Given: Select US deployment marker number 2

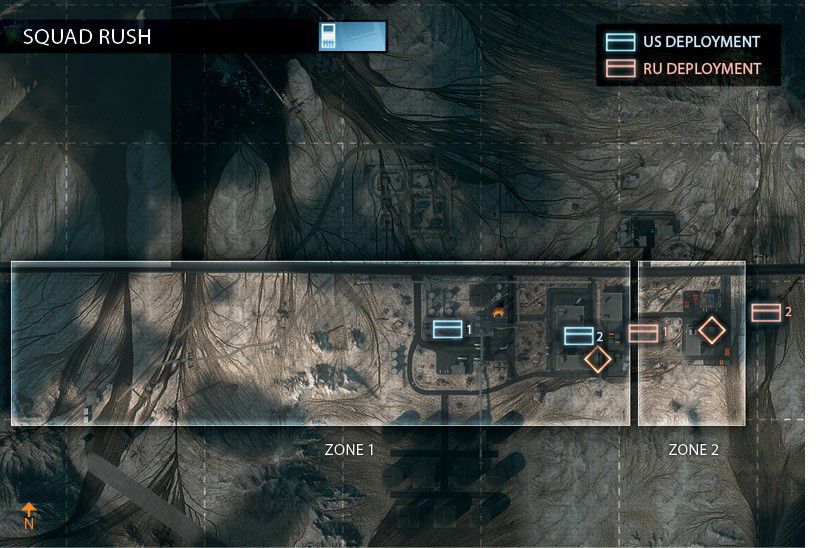Looking at the screenshot, I should pos(579,336).
